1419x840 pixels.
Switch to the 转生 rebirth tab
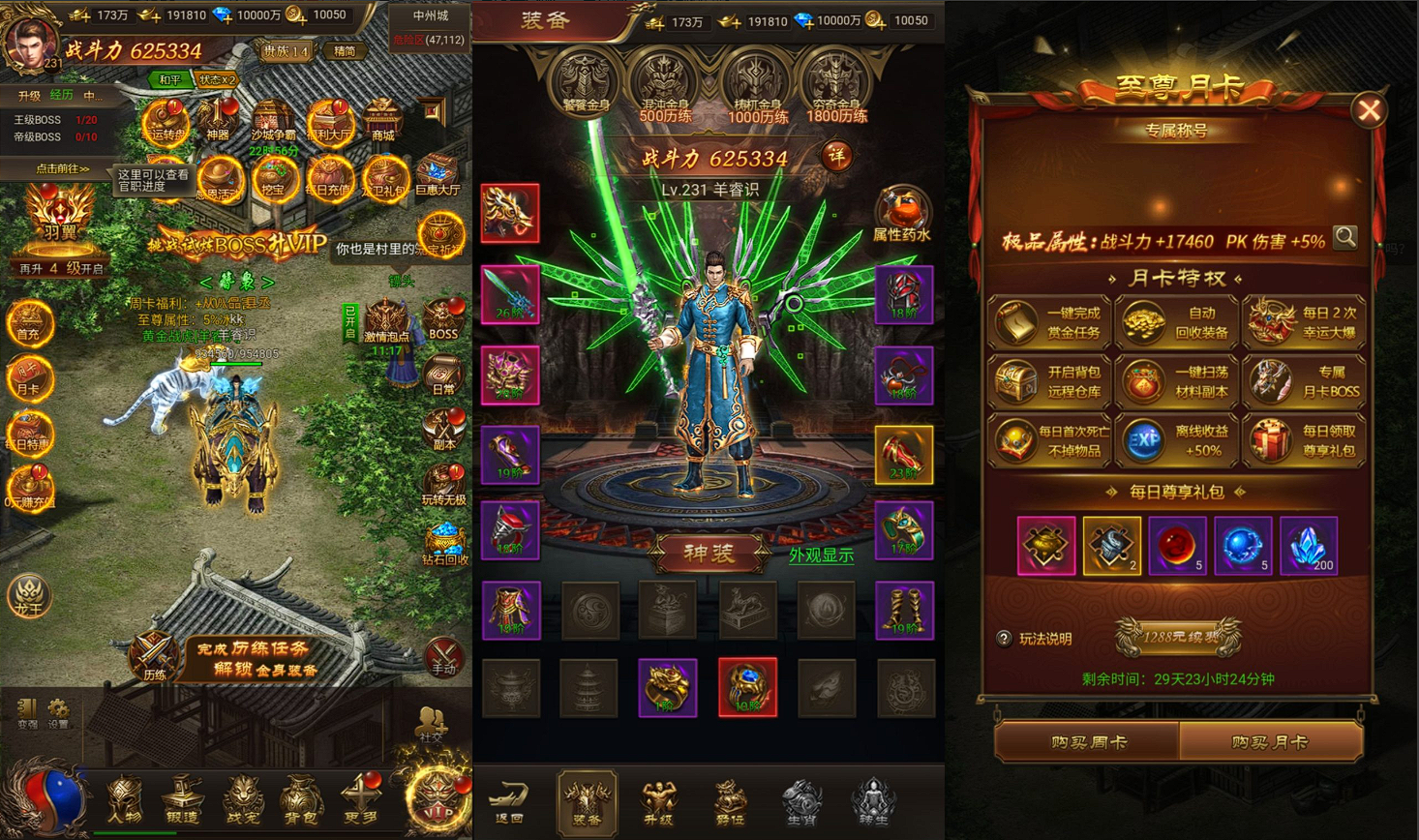pyautogui.click(x=871, y=802)
